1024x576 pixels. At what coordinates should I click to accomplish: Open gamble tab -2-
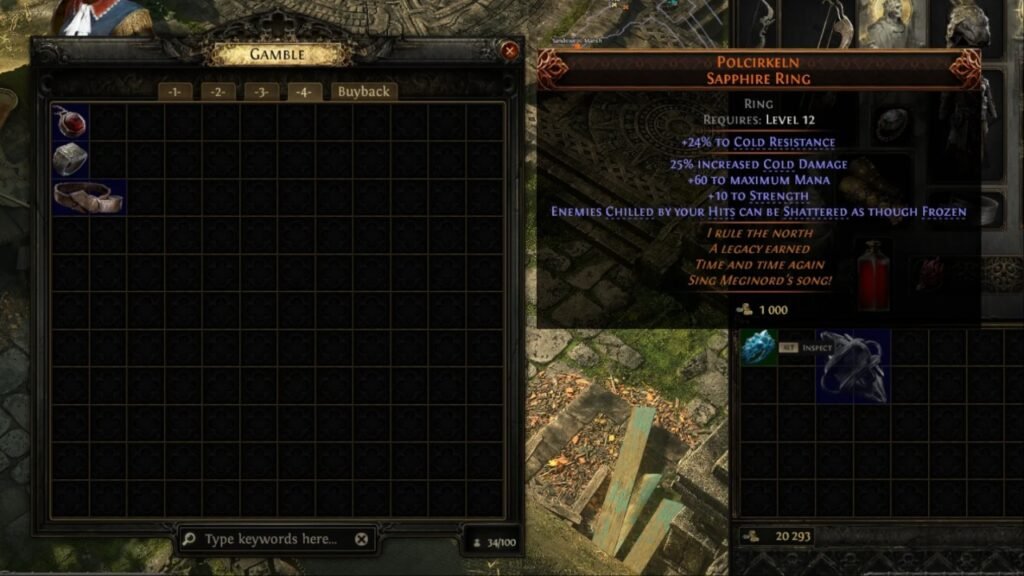217,92
